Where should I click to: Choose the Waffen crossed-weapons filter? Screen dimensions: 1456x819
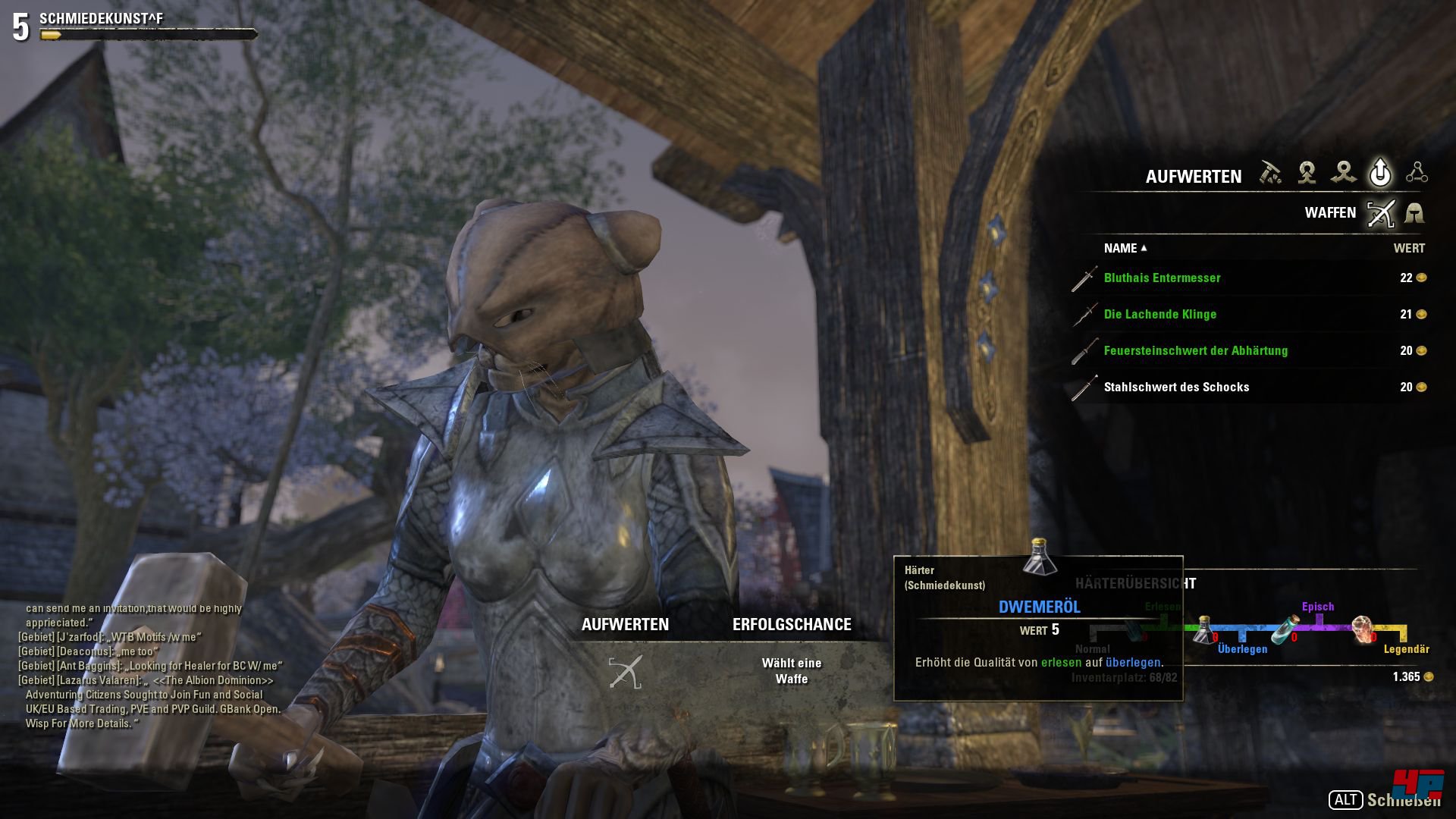[1380, 214]
